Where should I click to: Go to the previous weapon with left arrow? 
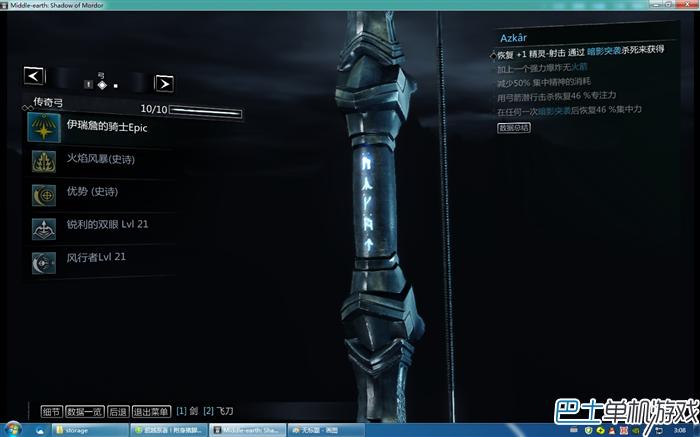(x=34, y=75)
